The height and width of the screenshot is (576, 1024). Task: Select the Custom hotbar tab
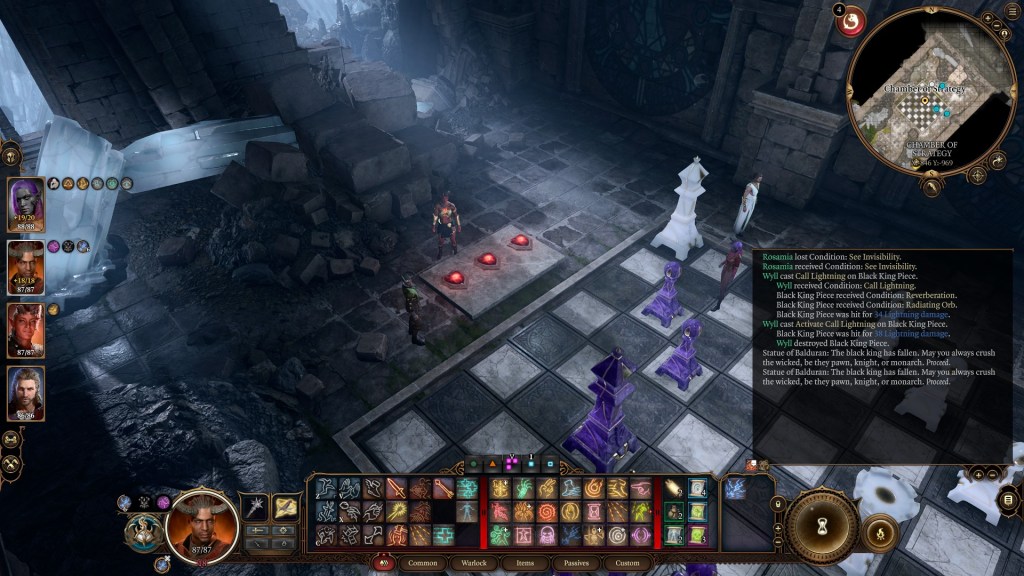(628, 563)
